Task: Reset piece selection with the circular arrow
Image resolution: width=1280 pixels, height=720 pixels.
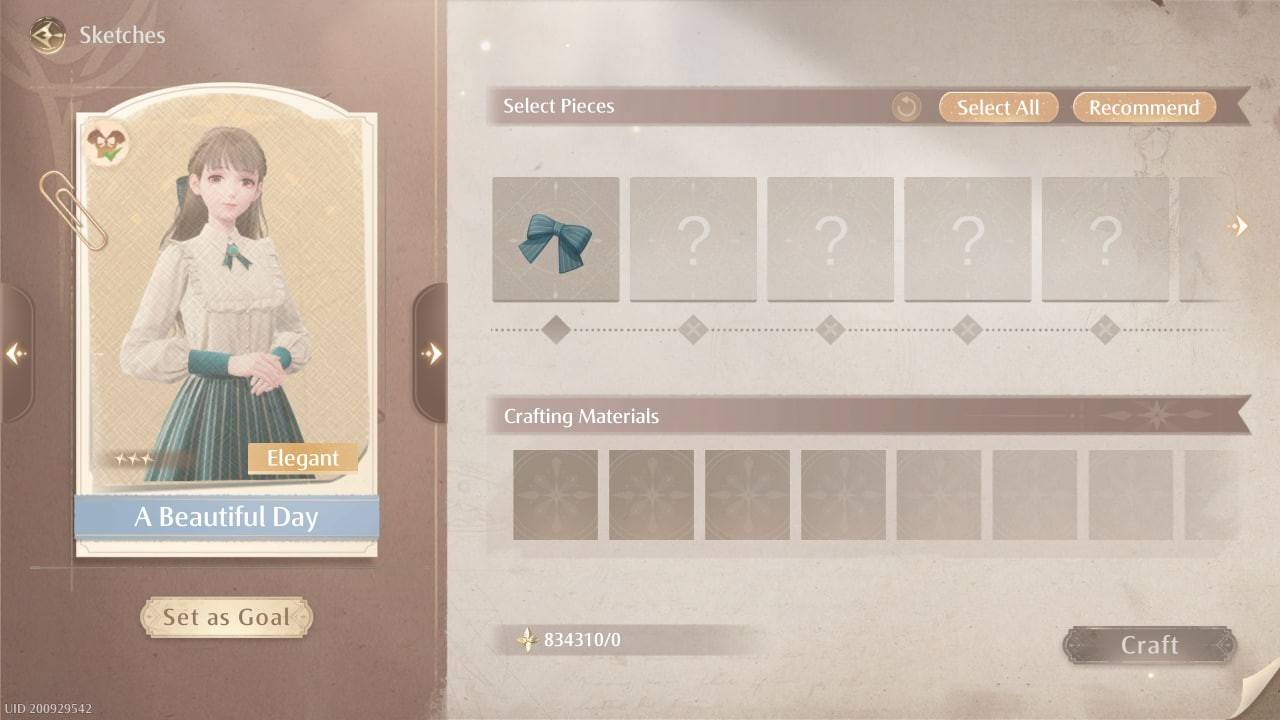Action: tap(906, 107)
